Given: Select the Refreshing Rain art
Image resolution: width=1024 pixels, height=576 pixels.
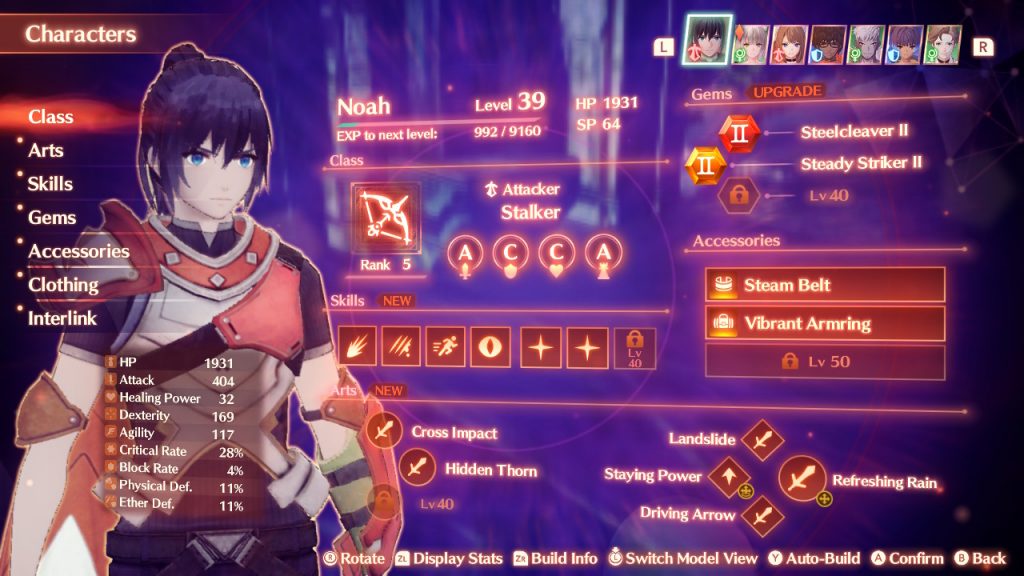Looking at the screenshot, I should click(x=799, y=479).
